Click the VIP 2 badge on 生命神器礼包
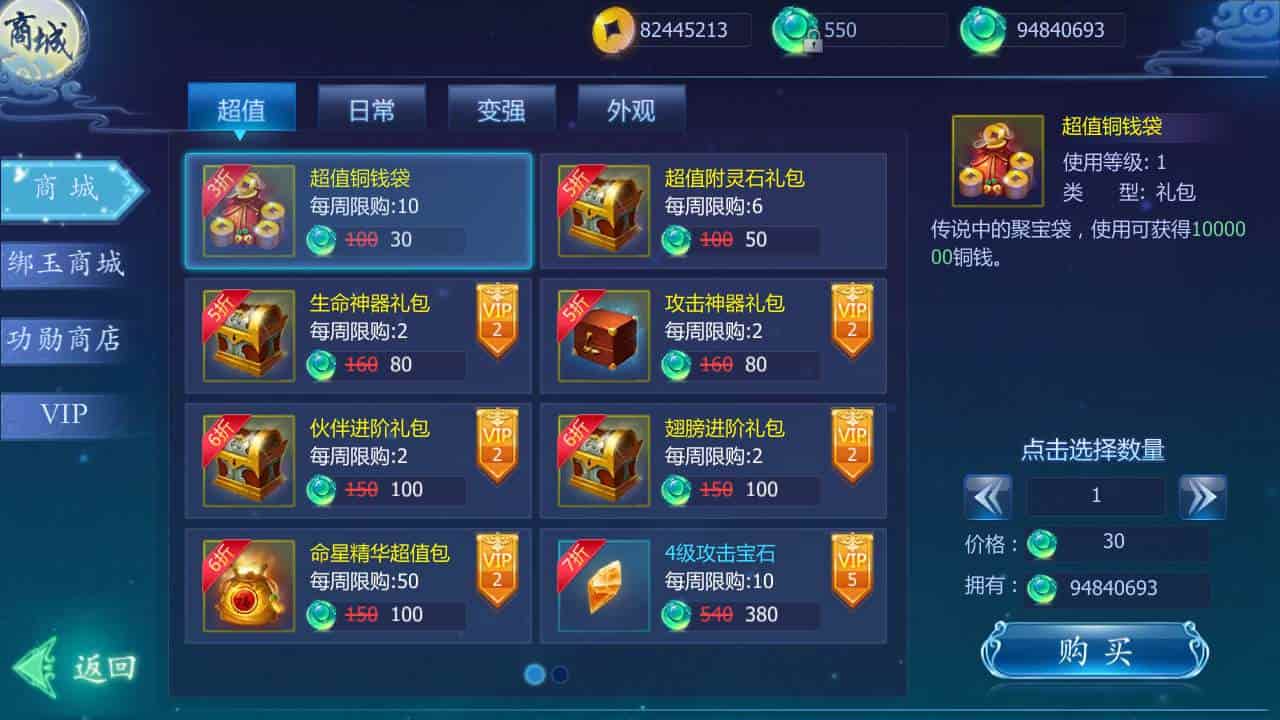The width and height of the screenshot is (1280, 720). click(x=497, y=320)
